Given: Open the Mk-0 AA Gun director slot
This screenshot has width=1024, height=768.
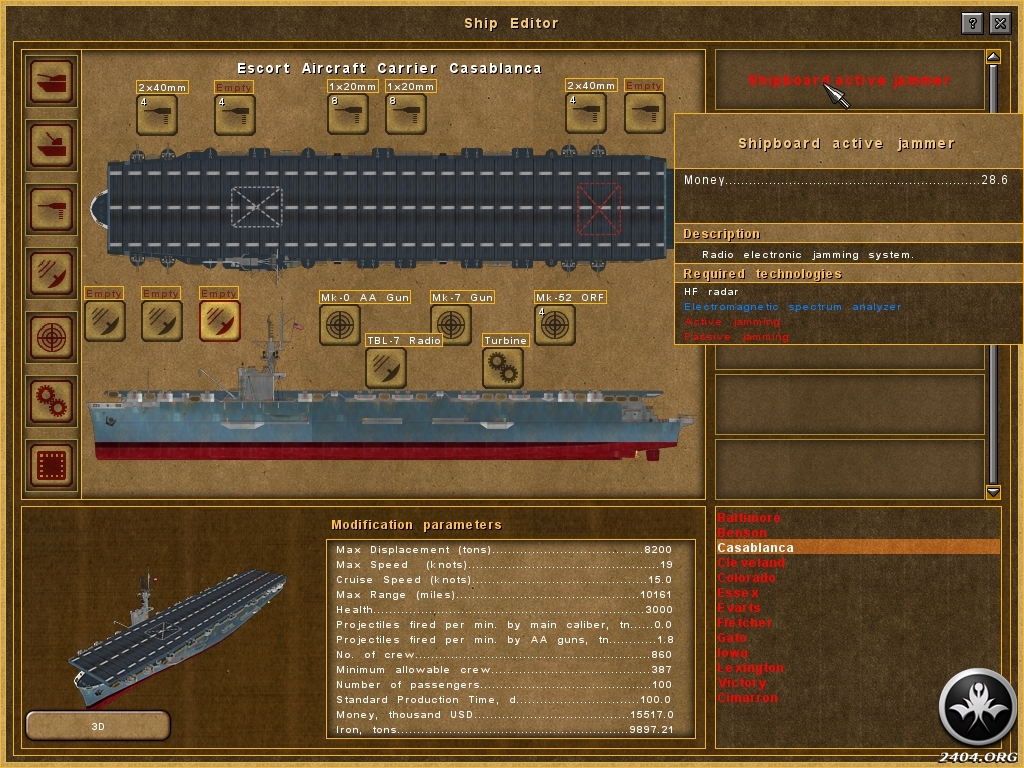Looking at the screenshot, I should click(340, 325).
